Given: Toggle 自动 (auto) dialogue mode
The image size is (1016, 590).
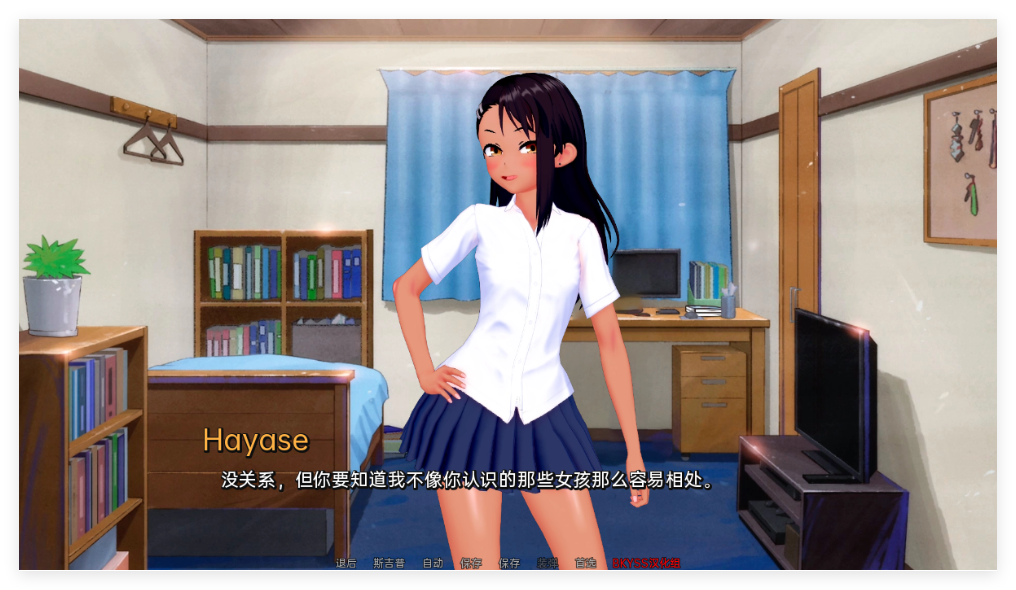Looking at the screenshot, I should pyautogui.click(x=432, y=563).
